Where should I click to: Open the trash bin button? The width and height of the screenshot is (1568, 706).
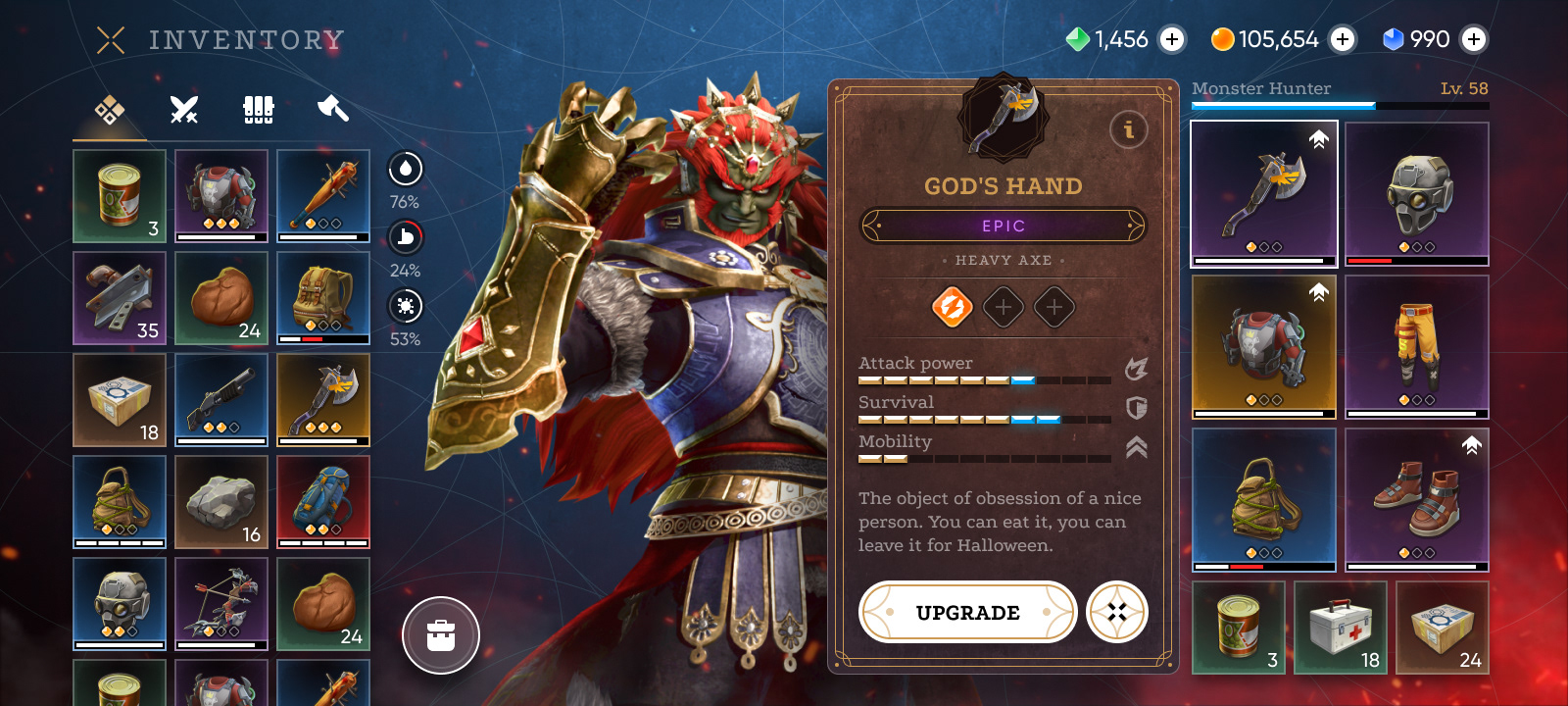(x=441, y=635)
